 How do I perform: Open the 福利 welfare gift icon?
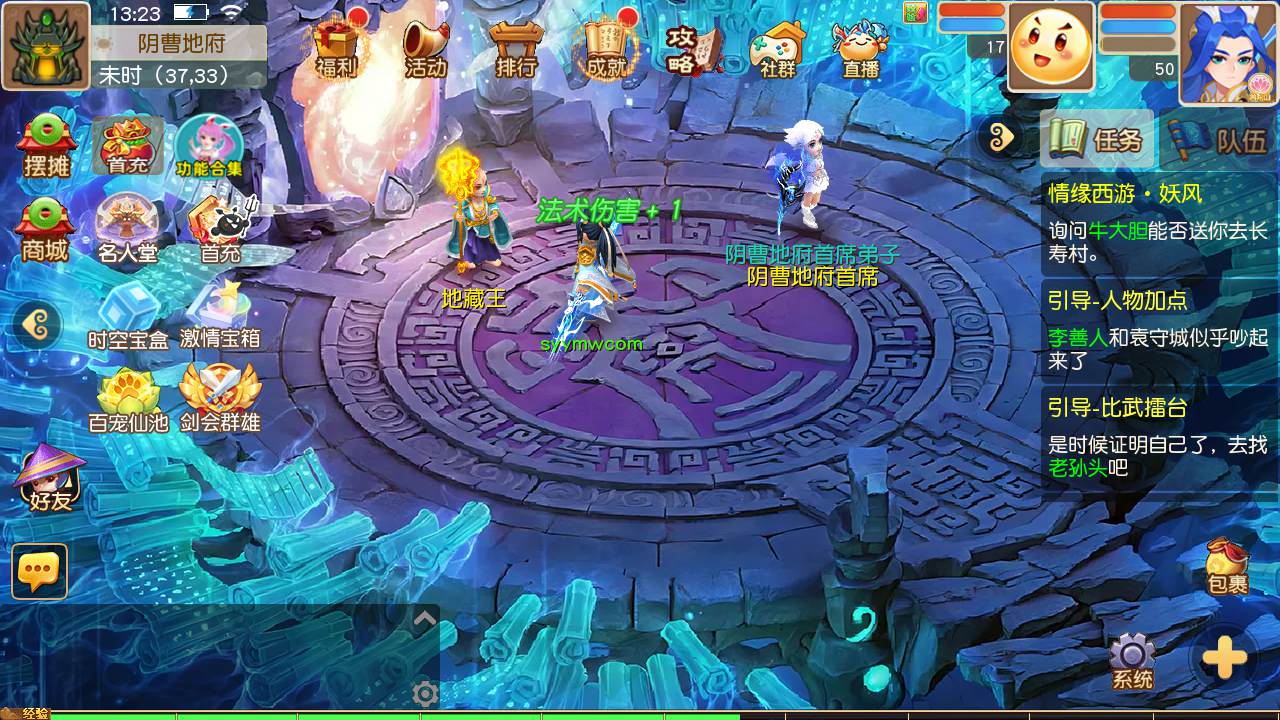click(337, 48)
